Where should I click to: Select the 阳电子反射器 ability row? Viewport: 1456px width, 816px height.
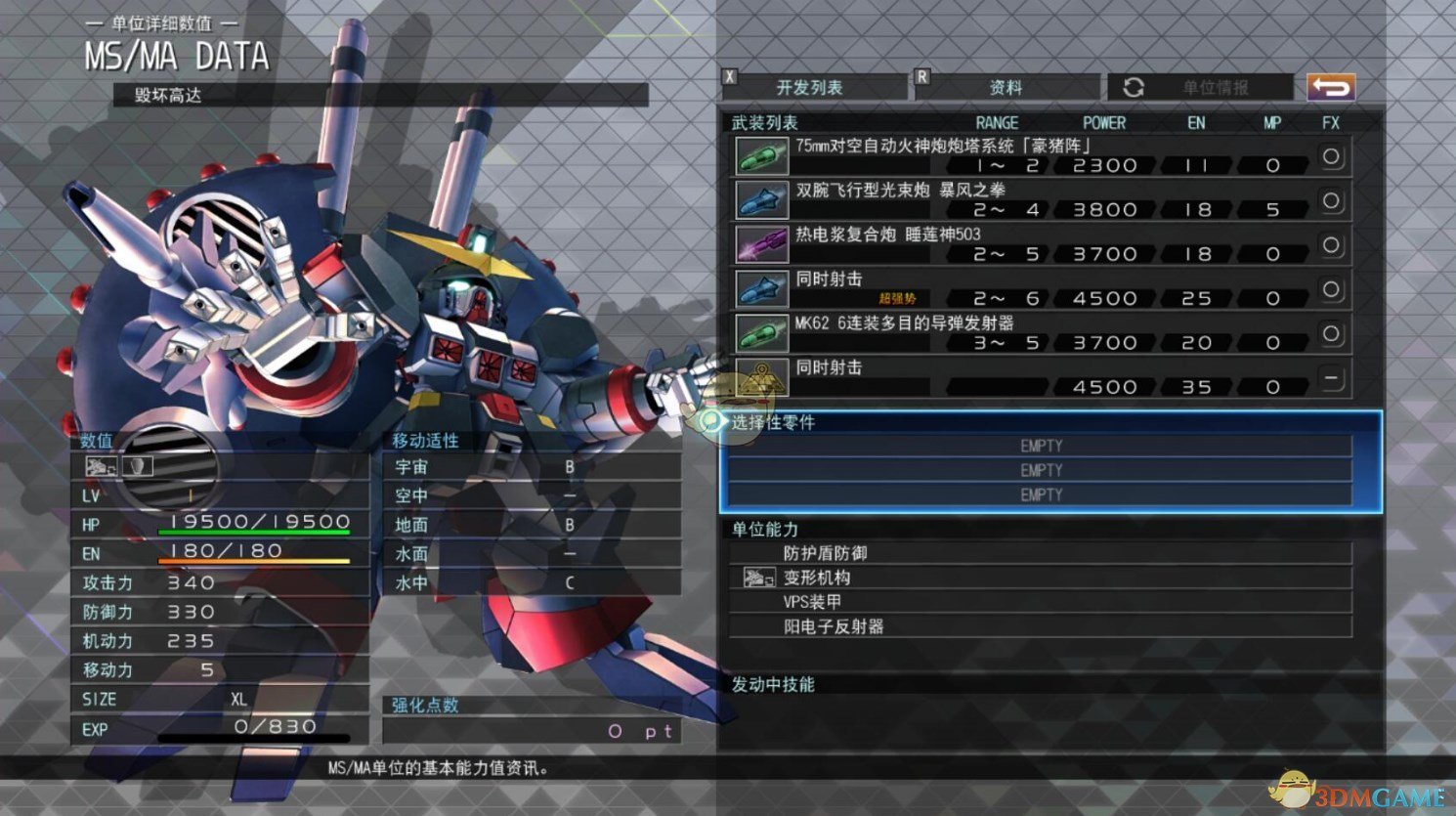pyautogui.click(x=1041, y=626)
